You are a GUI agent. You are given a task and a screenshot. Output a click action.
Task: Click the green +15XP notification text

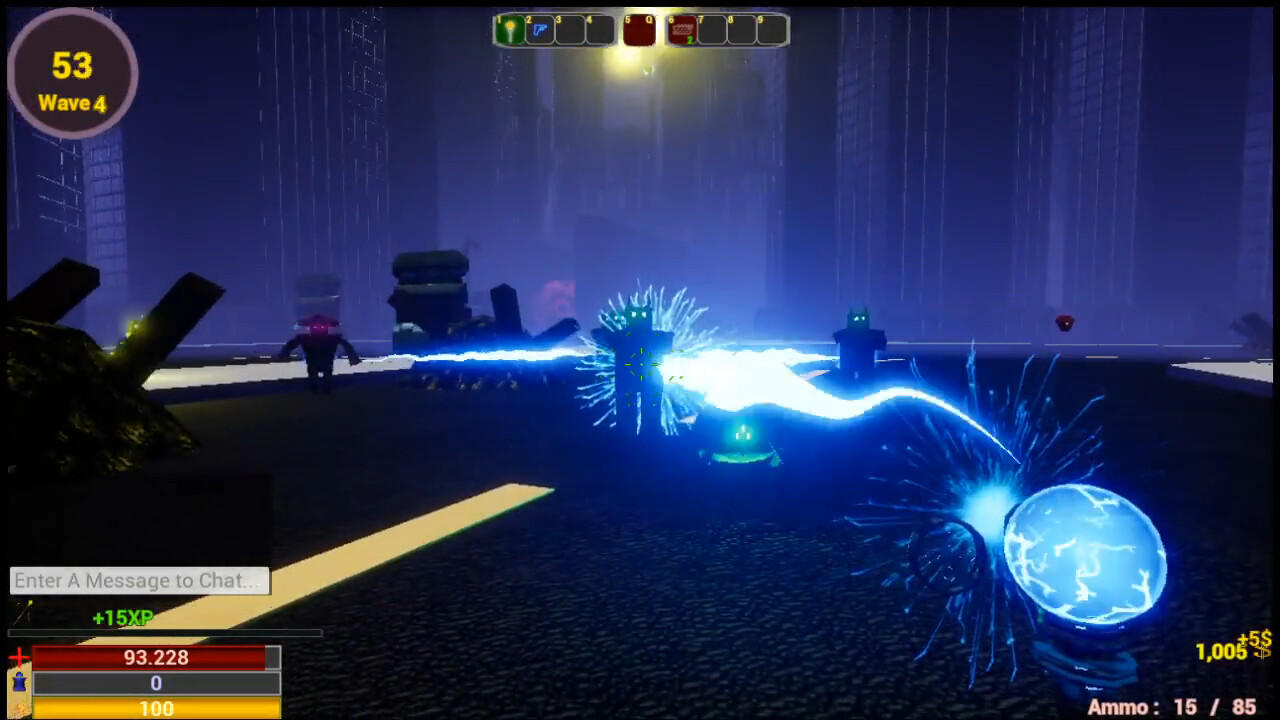coord(120,618)
